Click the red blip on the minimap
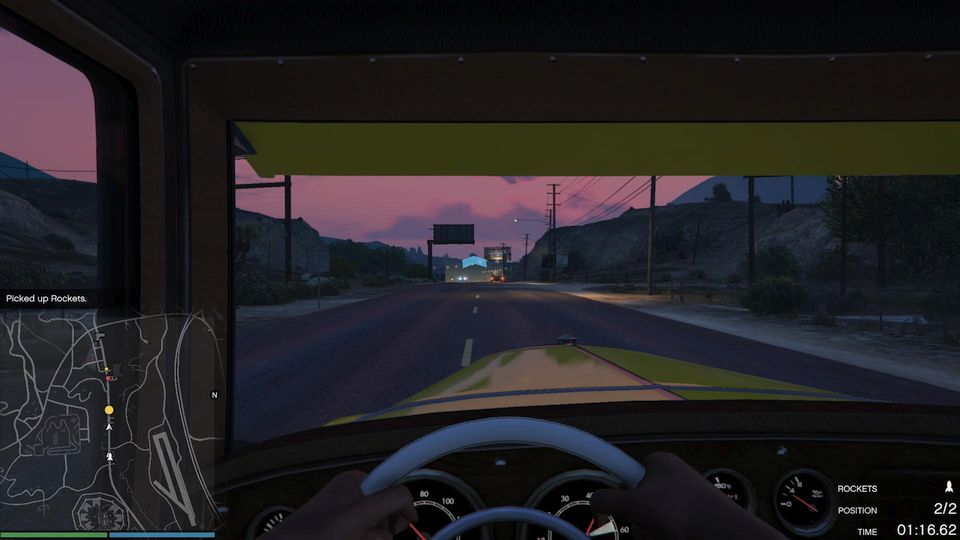960x540 pixels. pyautogui.click(x=108, y=378)
